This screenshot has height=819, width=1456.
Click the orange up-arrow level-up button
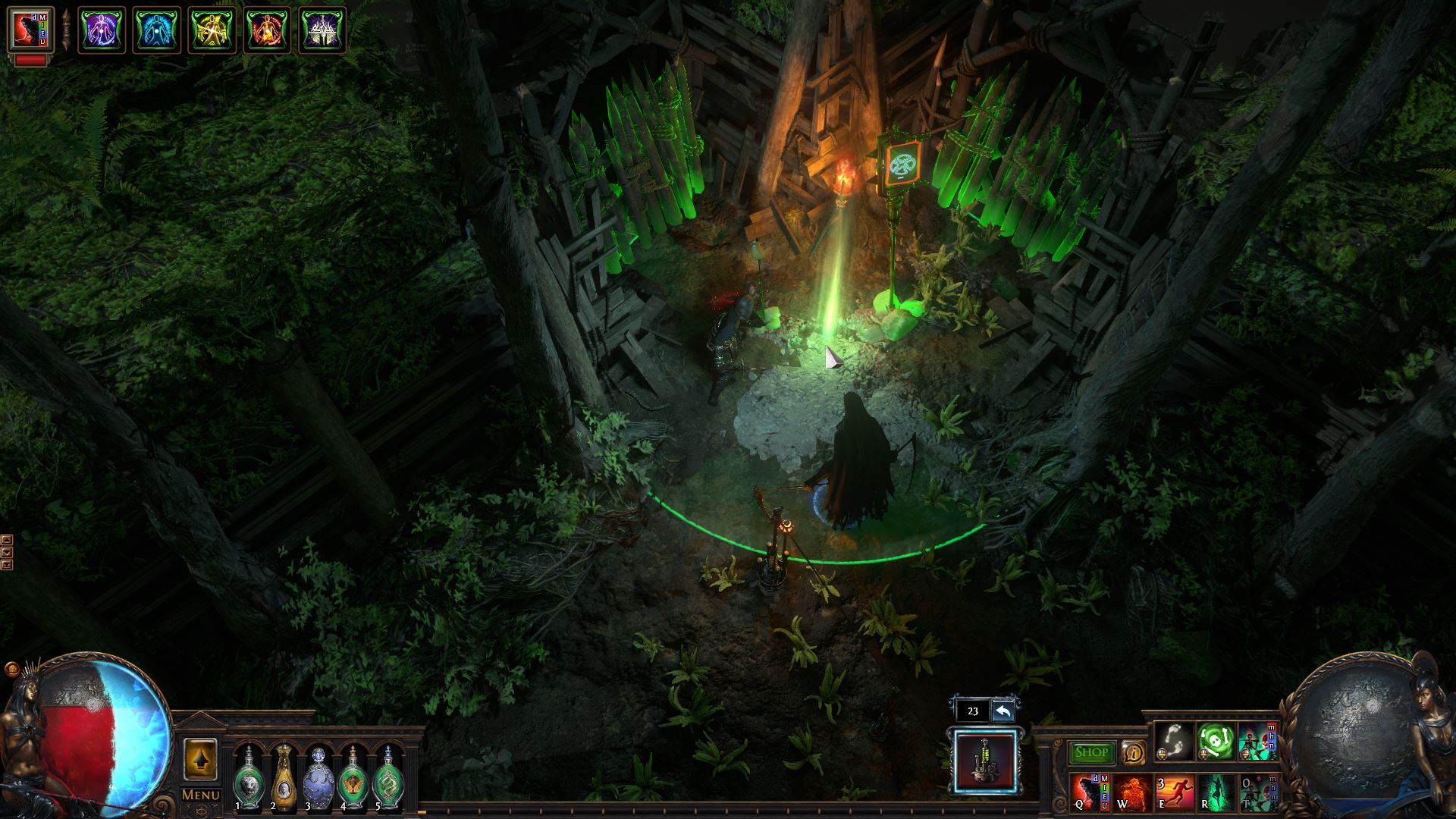(x=201, y=758)
